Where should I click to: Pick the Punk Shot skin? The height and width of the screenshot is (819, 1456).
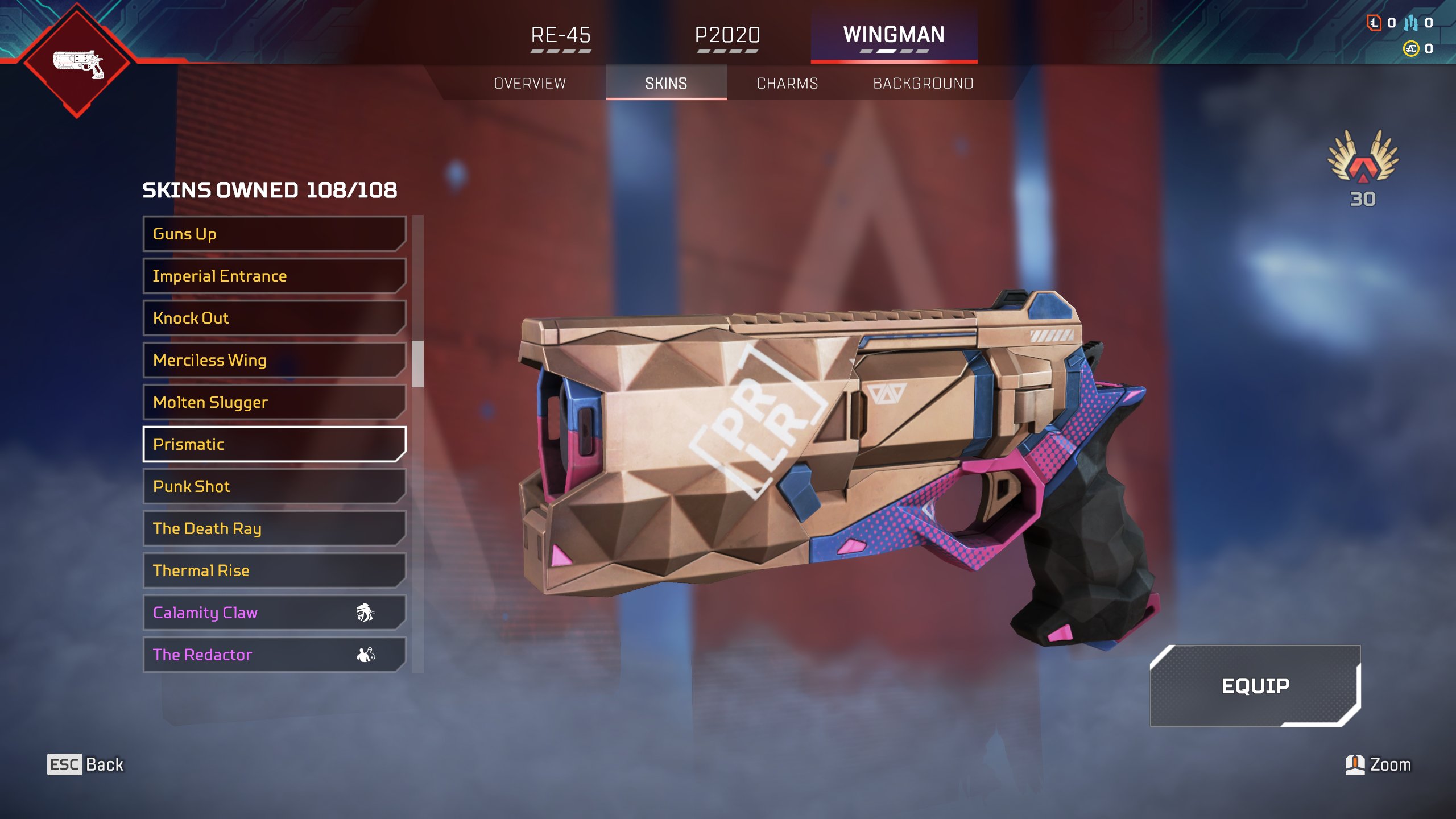pos(274,486)
